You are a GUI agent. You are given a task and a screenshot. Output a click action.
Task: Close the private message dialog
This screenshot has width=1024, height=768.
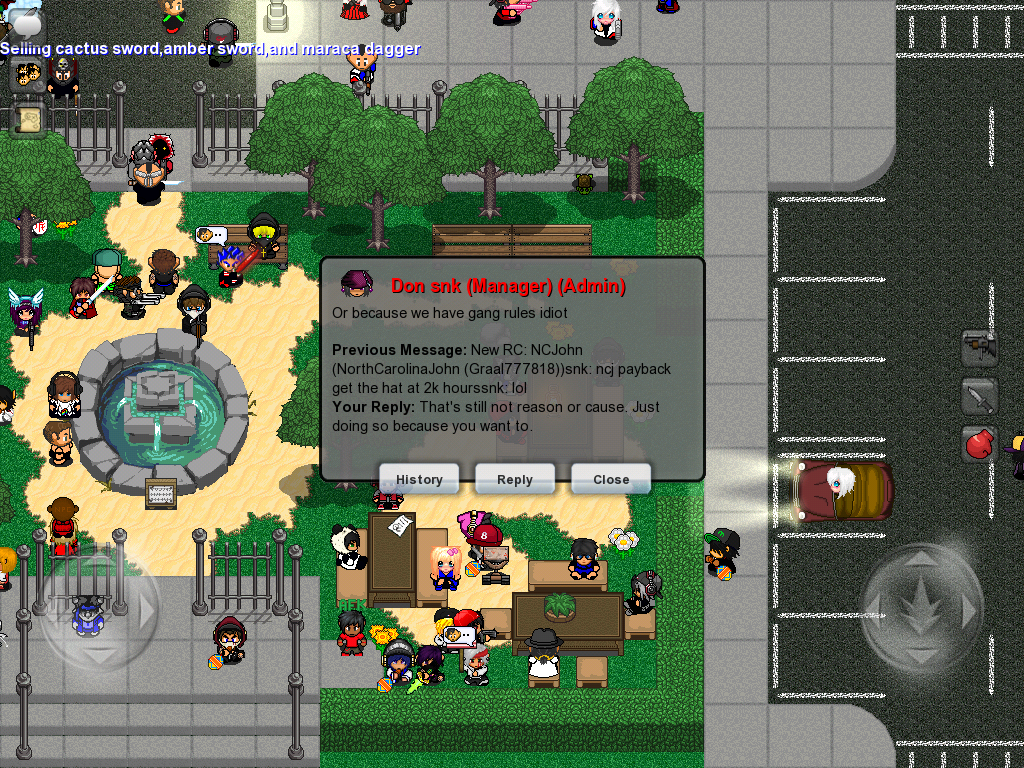pos(611,479)
